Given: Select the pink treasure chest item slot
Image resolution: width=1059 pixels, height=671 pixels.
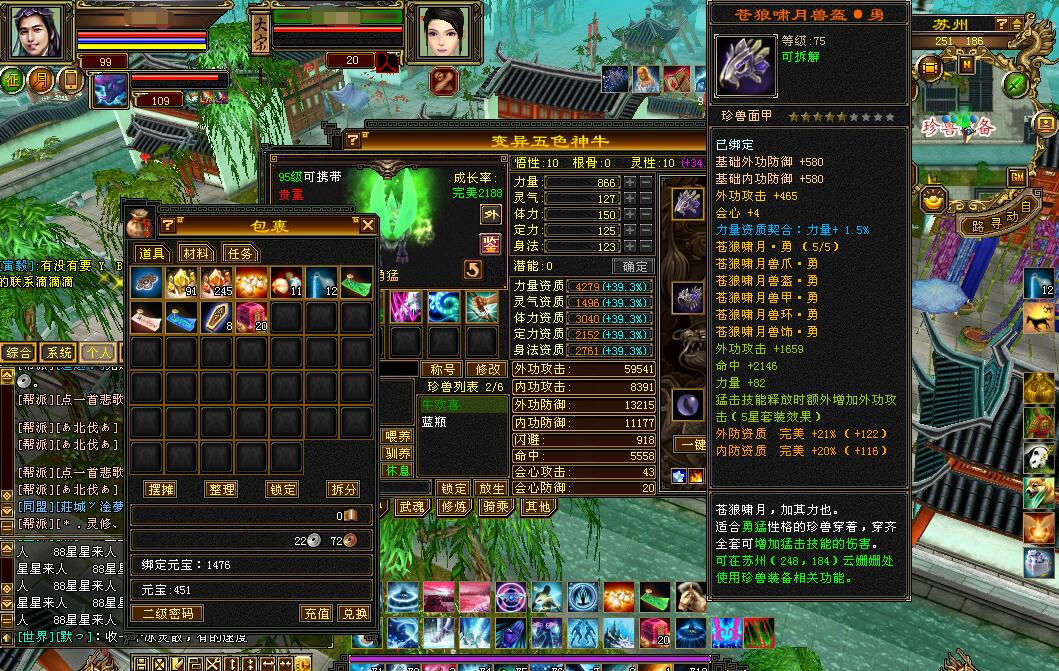Looking at the screenshot, I should [252, 318].
